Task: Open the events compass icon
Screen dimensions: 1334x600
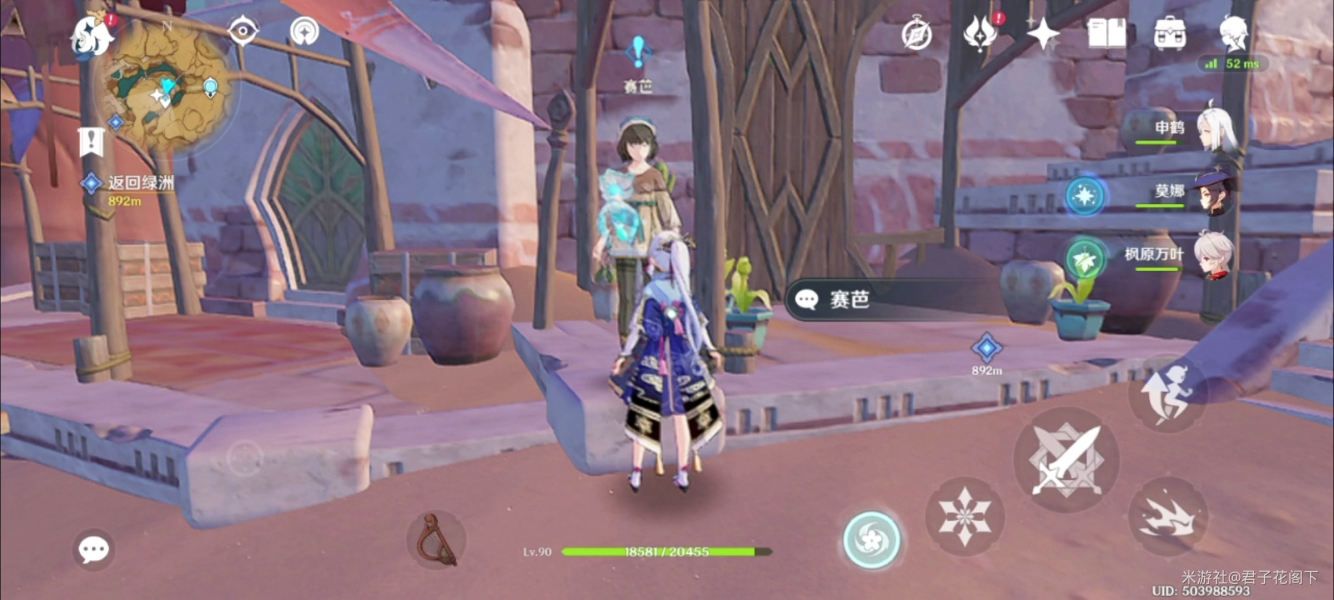Action: tap(917, 34)
